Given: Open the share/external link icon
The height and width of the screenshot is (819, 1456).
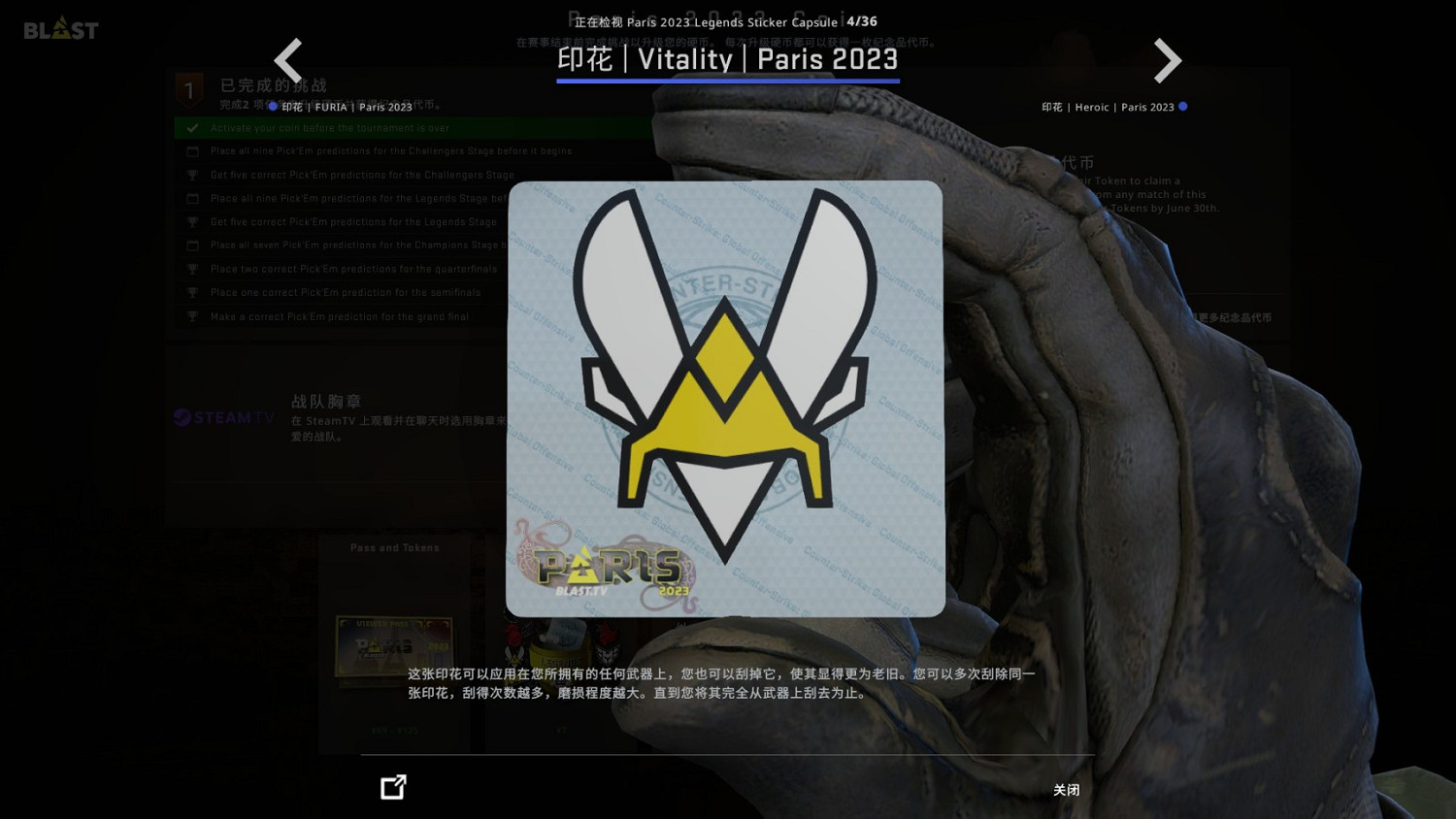Looking at the screenshot, I should pyautogui.click(x=392, y=786).
